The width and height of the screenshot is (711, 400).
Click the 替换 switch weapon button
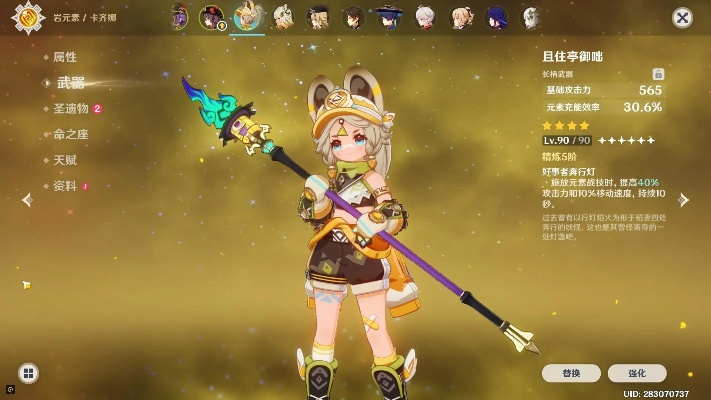(x=571, y=373)
